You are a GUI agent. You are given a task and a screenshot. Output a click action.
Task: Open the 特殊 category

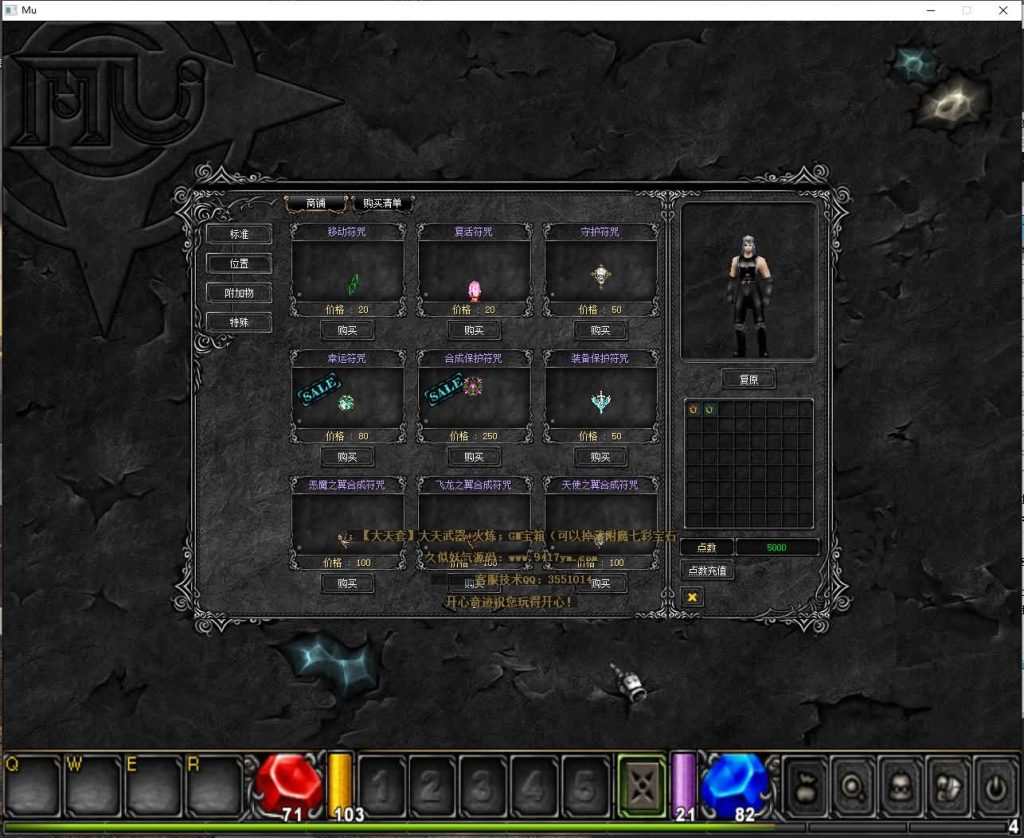(239, 323)
